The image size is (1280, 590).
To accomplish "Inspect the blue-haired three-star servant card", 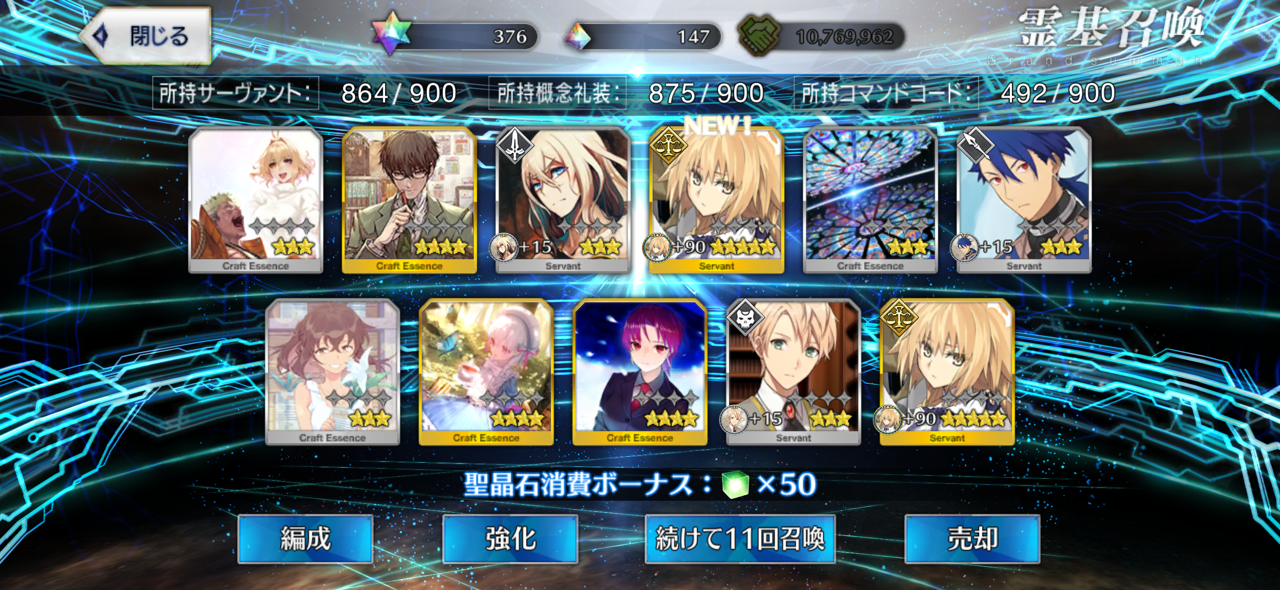I will pos(1024,200).
